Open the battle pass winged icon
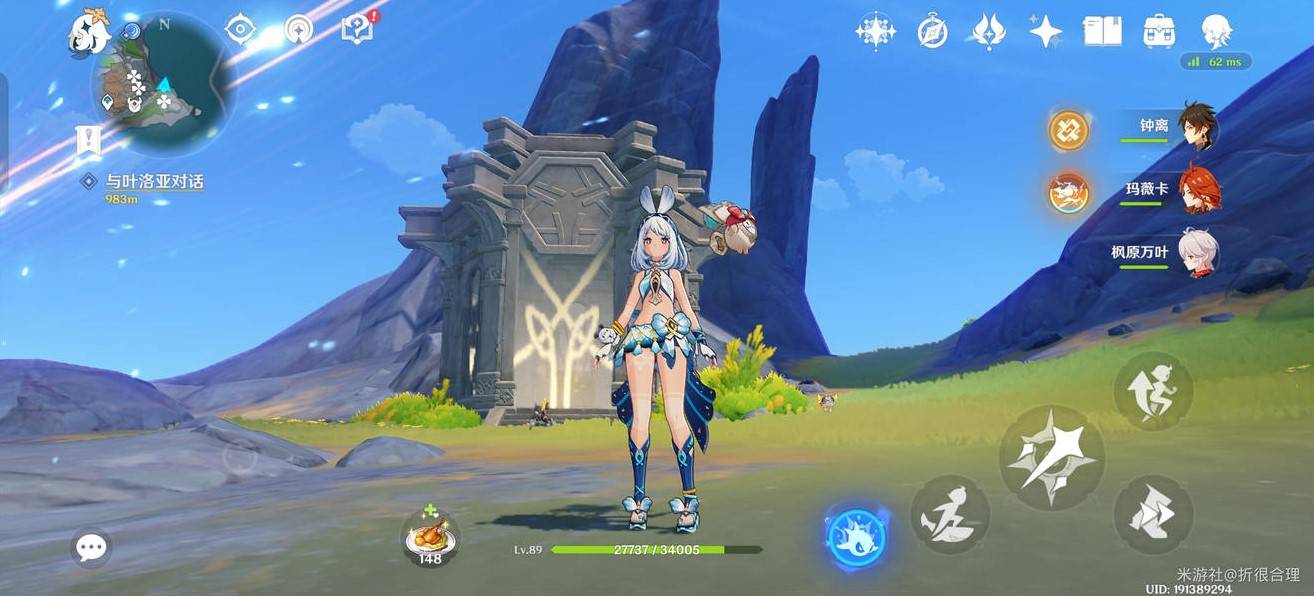 [x=988, y=32]
